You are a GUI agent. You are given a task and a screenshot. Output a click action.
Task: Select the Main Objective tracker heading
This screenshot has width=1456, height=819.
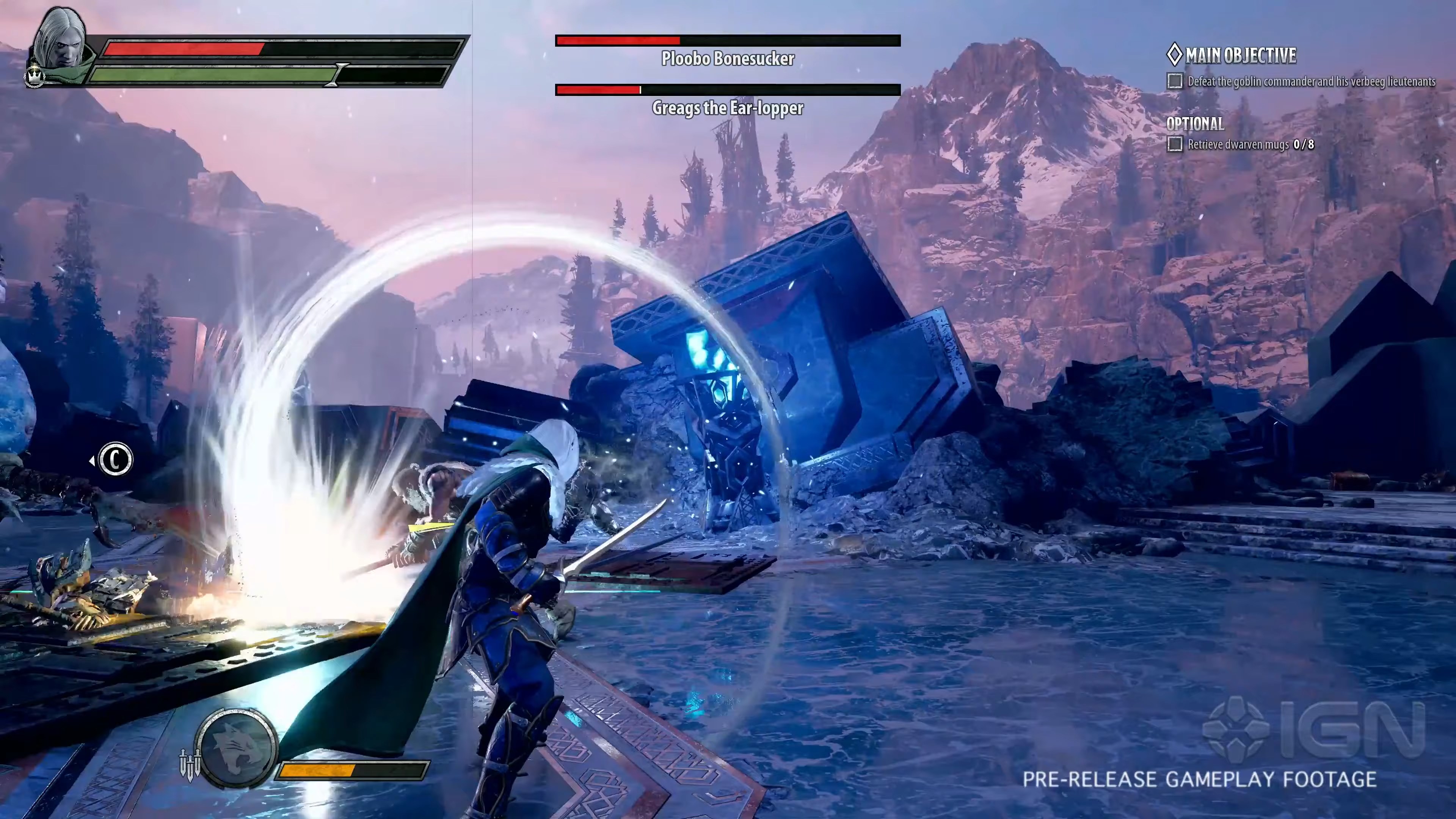coord(1232,55)
